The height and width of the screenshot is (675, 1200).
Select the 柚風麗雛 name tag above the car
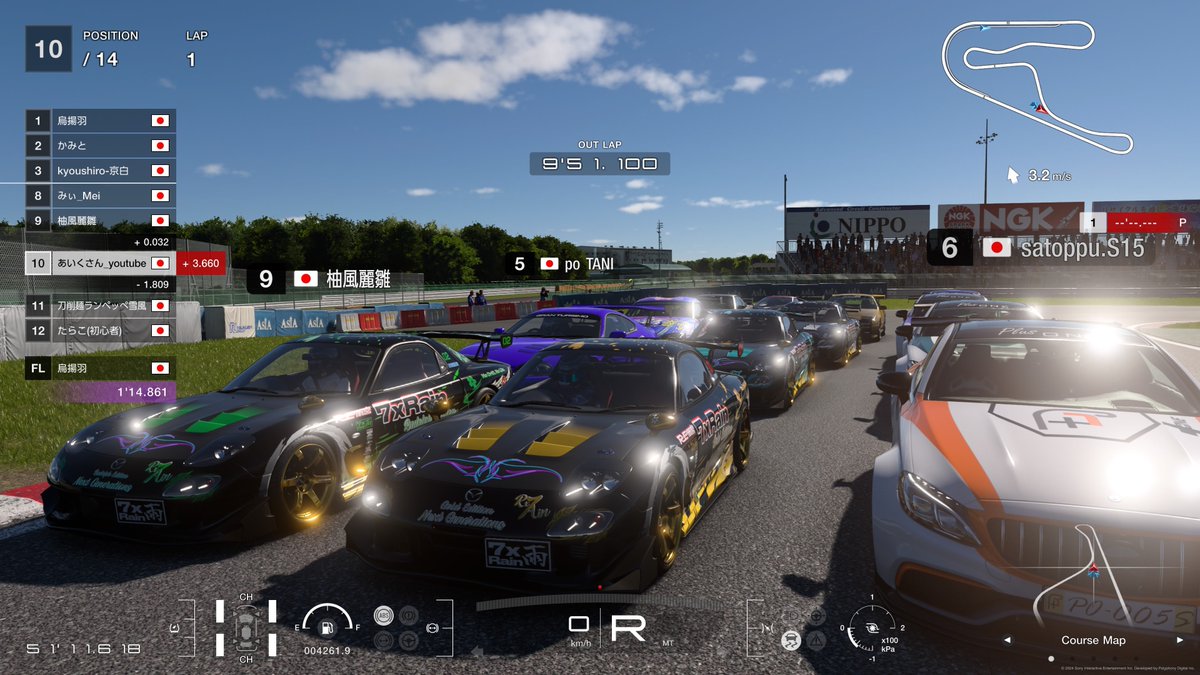(x=332, y=279)
